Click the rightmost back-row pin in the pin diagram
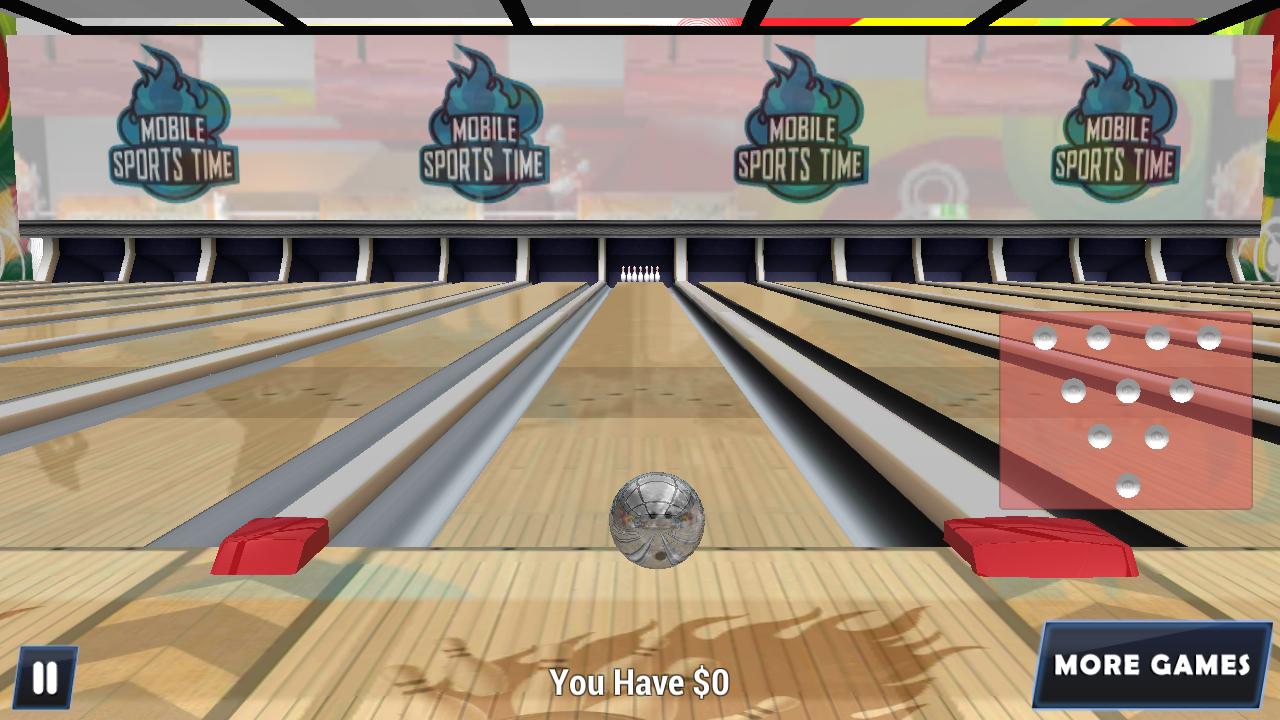Viewport: 1280px width, 720px height. pos(1209,336)
